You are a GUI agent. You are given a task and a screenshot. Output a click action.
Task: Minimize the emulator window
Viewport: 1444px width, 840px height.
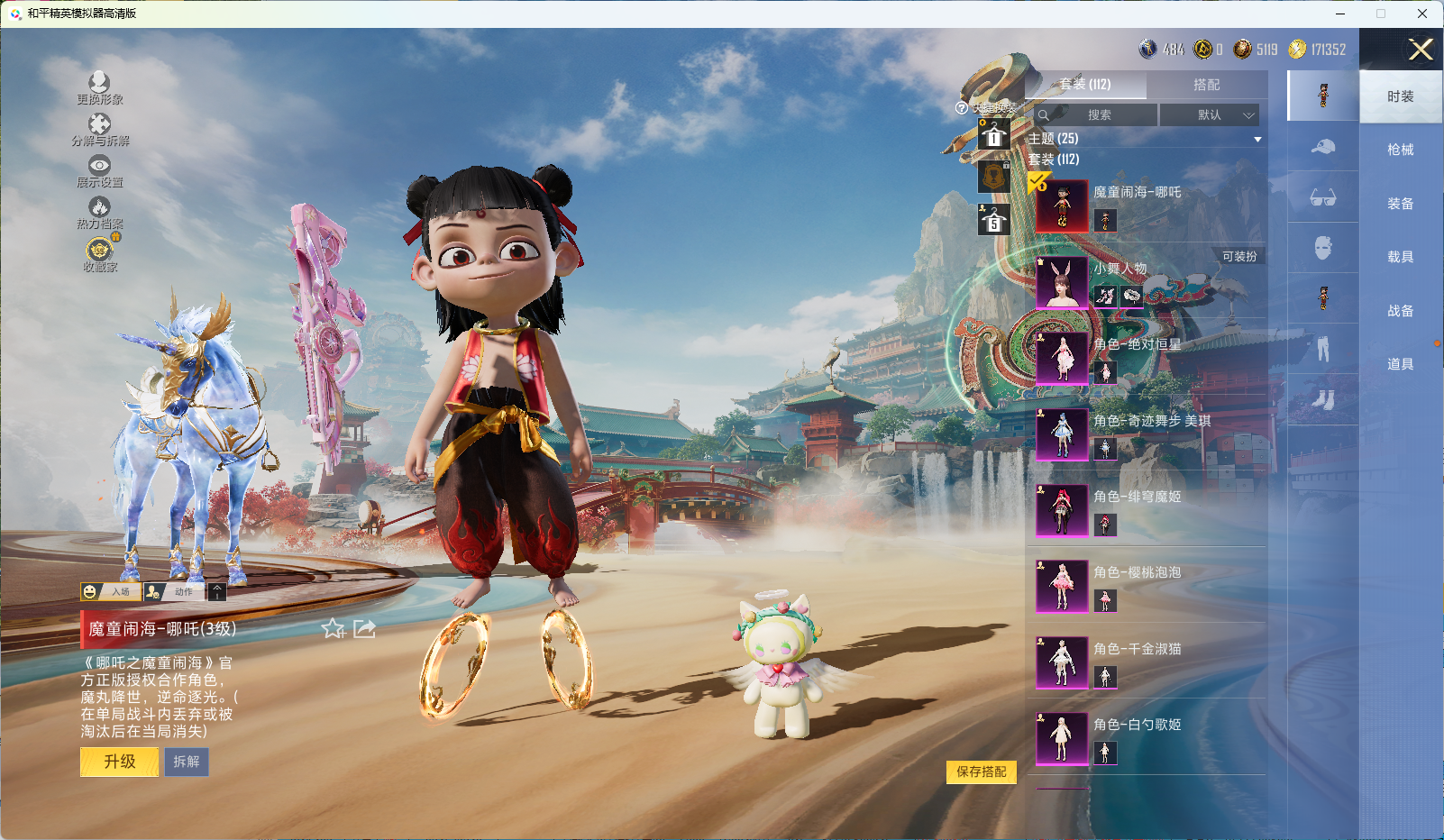point(1340,14)
